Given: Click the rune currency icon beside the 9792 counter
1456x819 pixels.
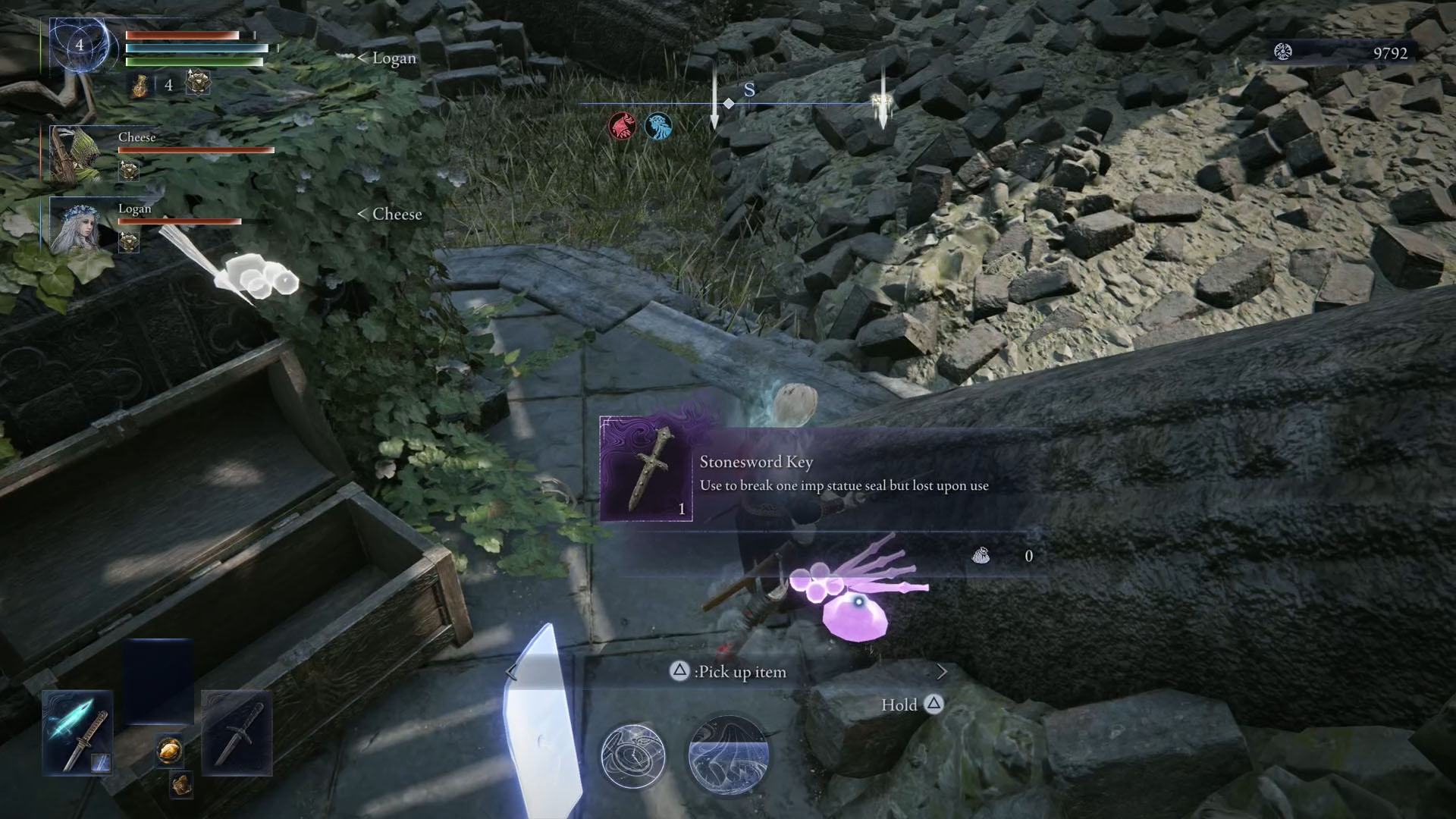Looking at the screenshot, I should pyautogui.click(x=1283, y=51).
